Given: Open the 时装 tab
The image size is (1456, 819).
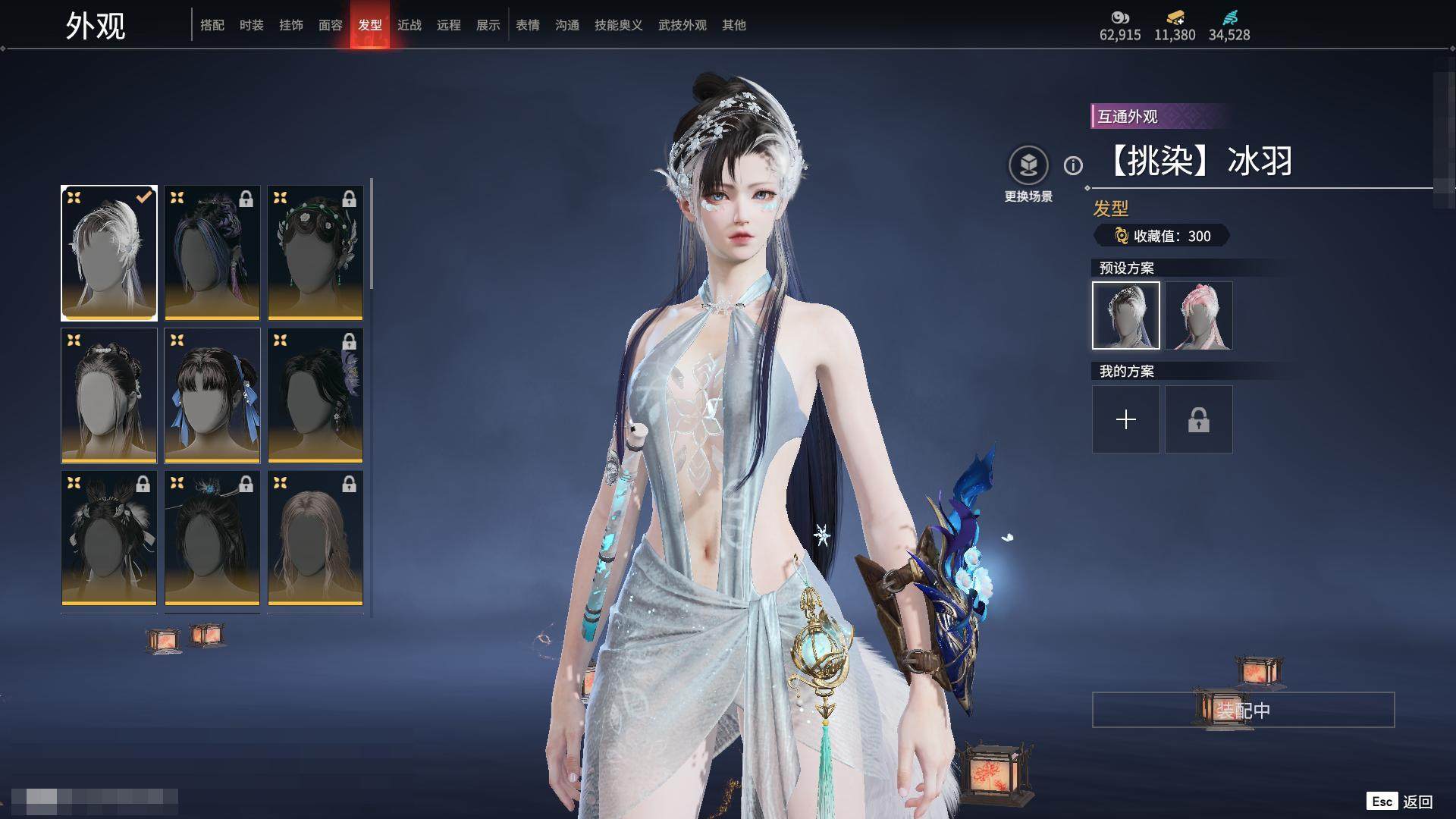Looking at the screenshot, I should (x=252, y=25).
